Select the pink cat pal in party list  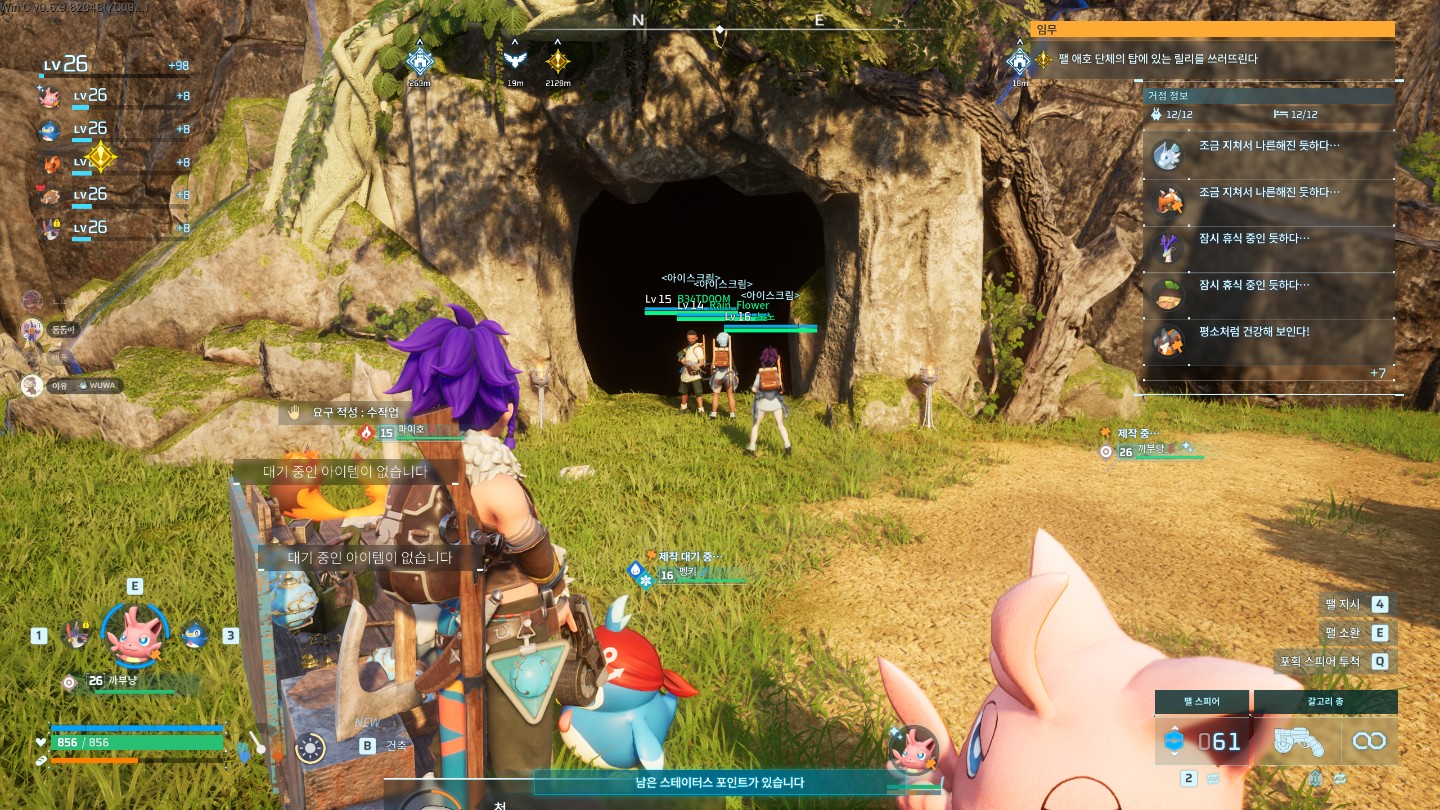click(50, 97)
